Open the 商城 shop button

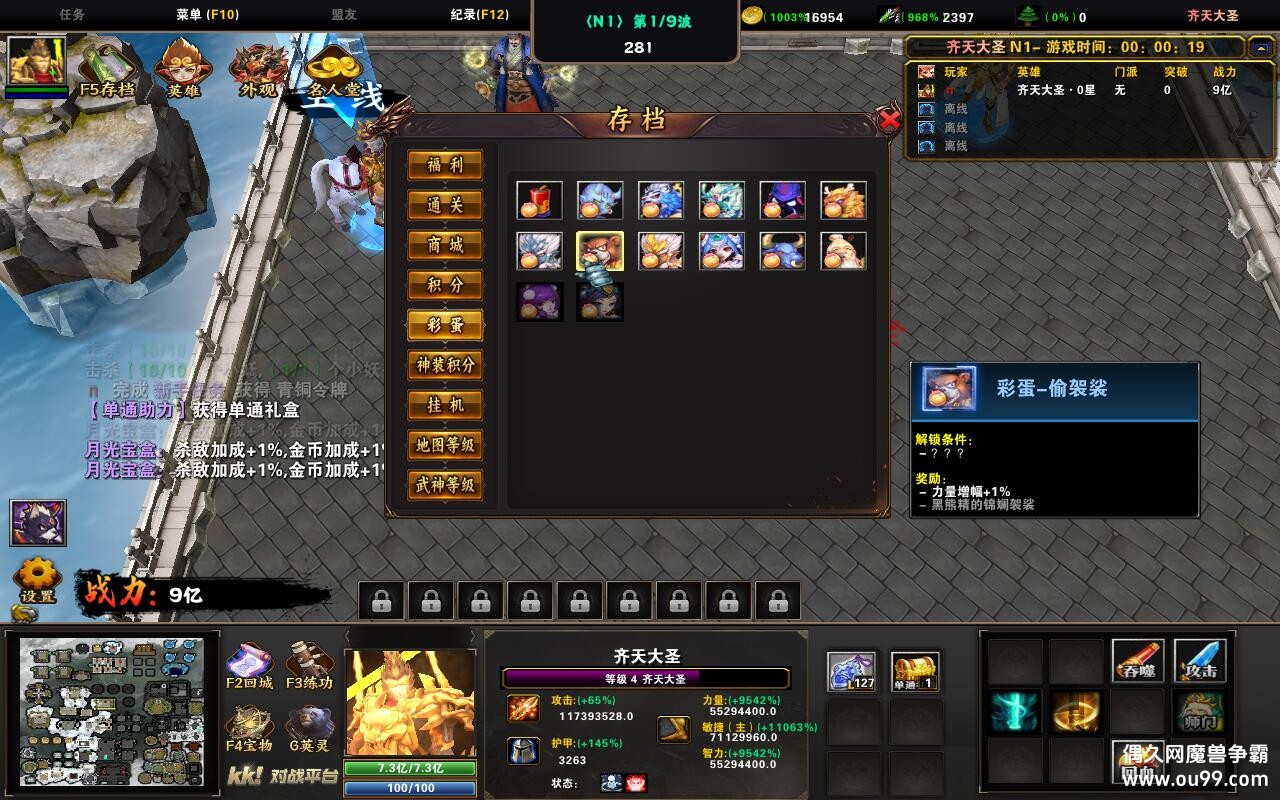click(x=444, y=245)
